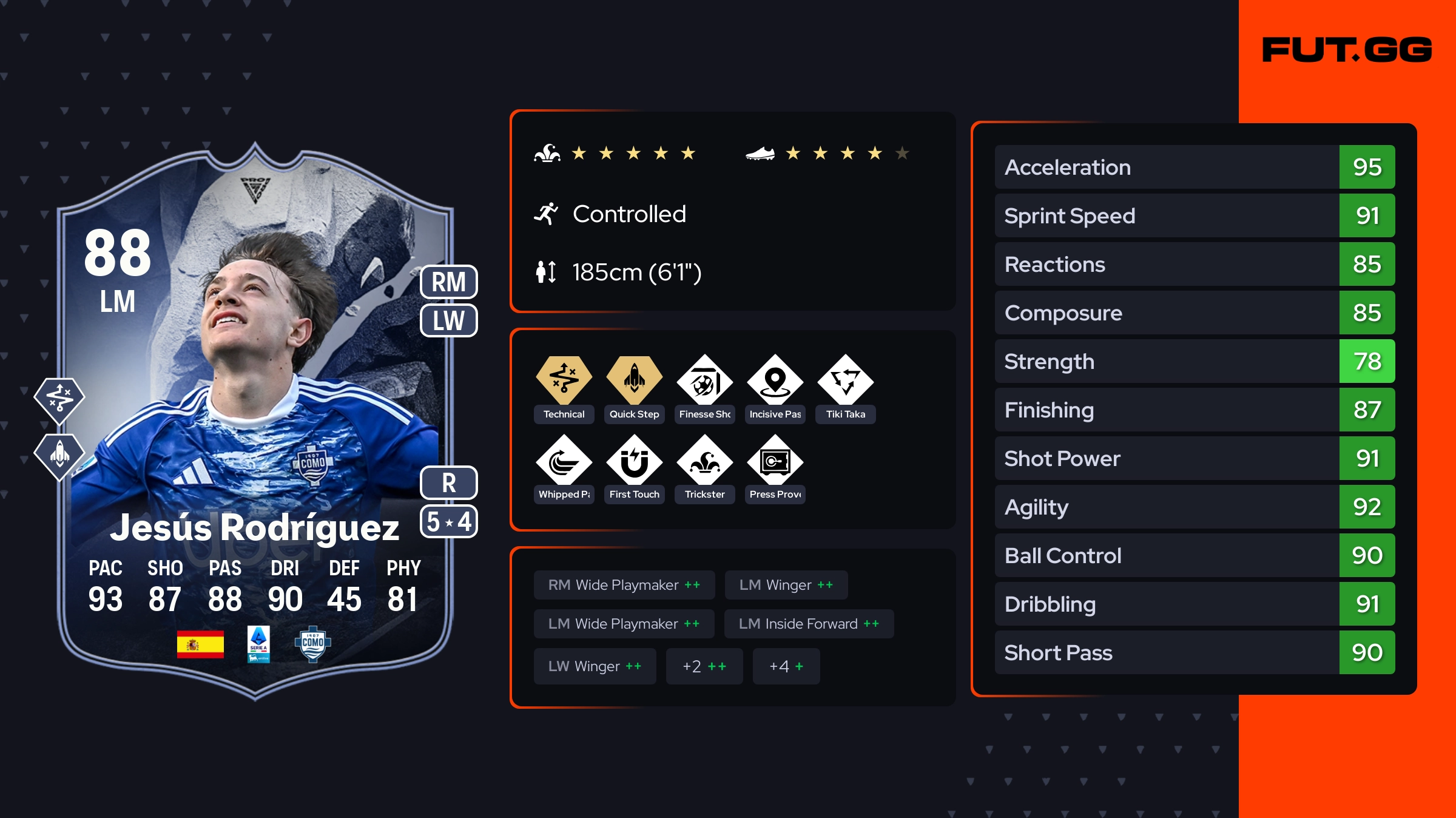This screenshot has height=818, width=1456.
Task: Select the Finesse Shot playstyle icon
Action: click(x=704, y=382)
